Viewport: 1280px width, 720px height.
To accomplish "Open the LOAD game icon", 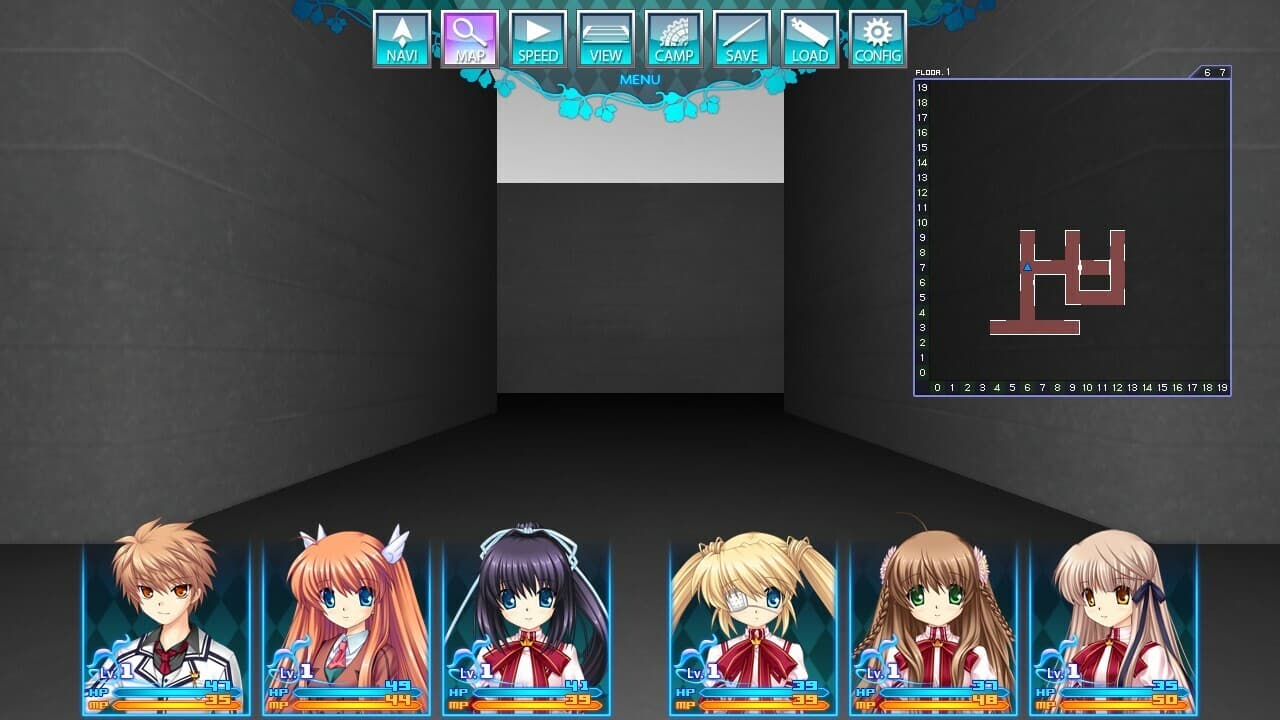I will pyautogui.click(x=809, y=38).
